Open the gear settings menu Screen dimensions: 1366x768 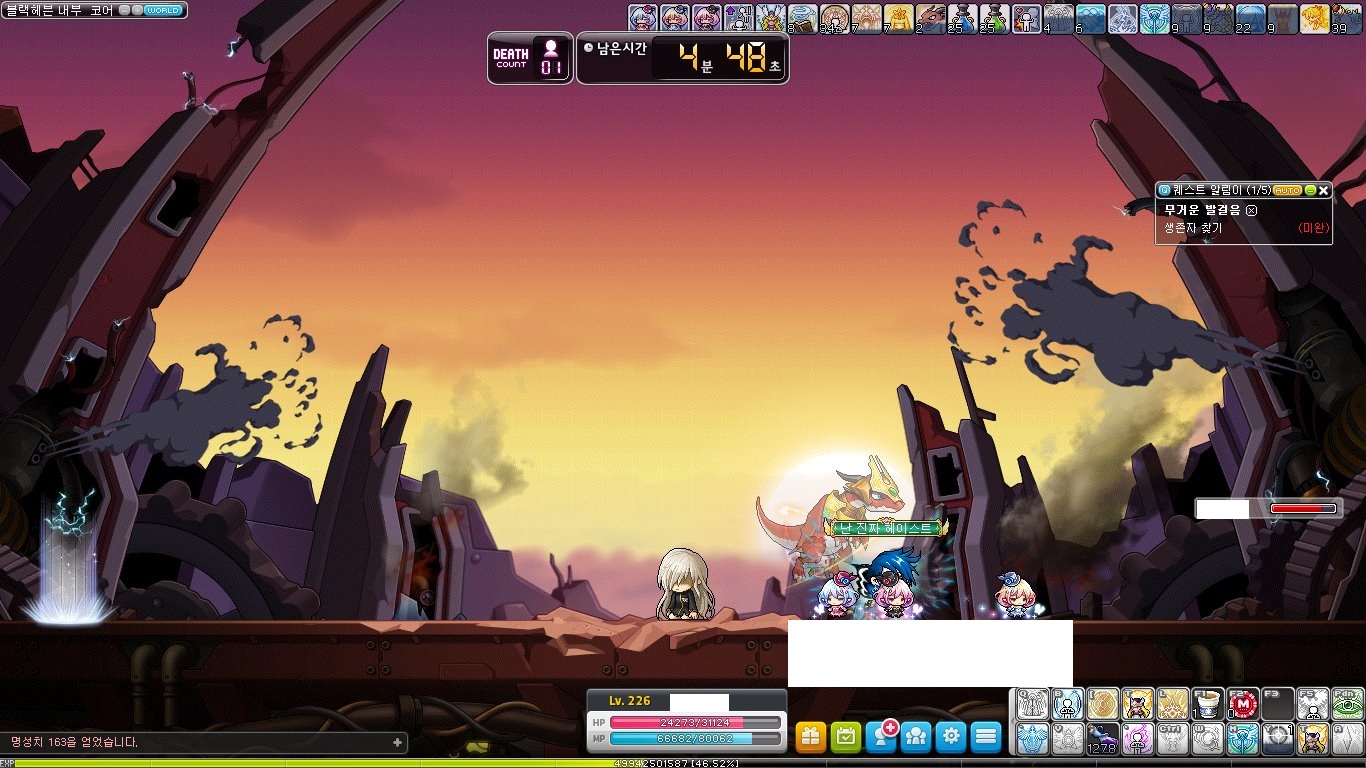click(x=951, y=737)
